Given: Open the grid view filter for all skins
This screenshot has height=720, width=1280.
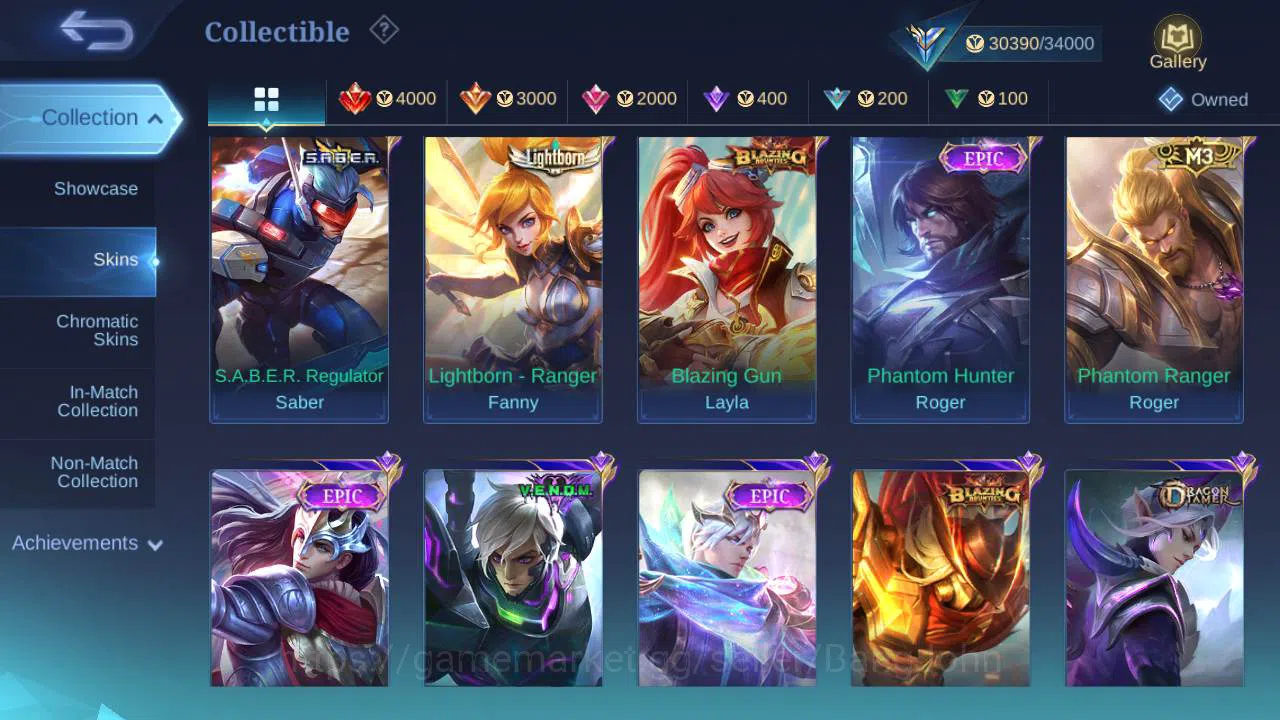Looking at the screenshot, I should click(265, 98).
